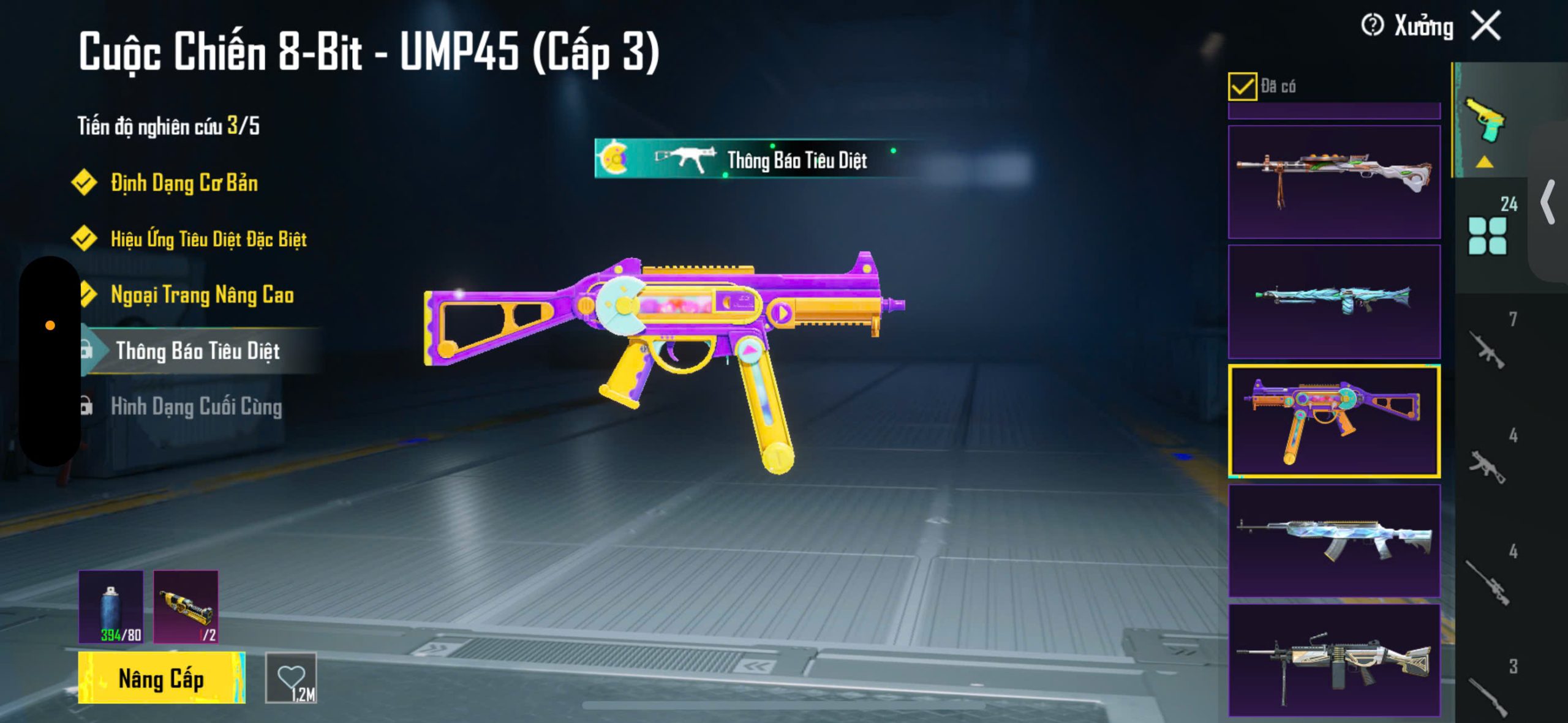1568x723 pixels.
Task: Click the Nâng Cấp upgrade button
Action: [162, 678]
